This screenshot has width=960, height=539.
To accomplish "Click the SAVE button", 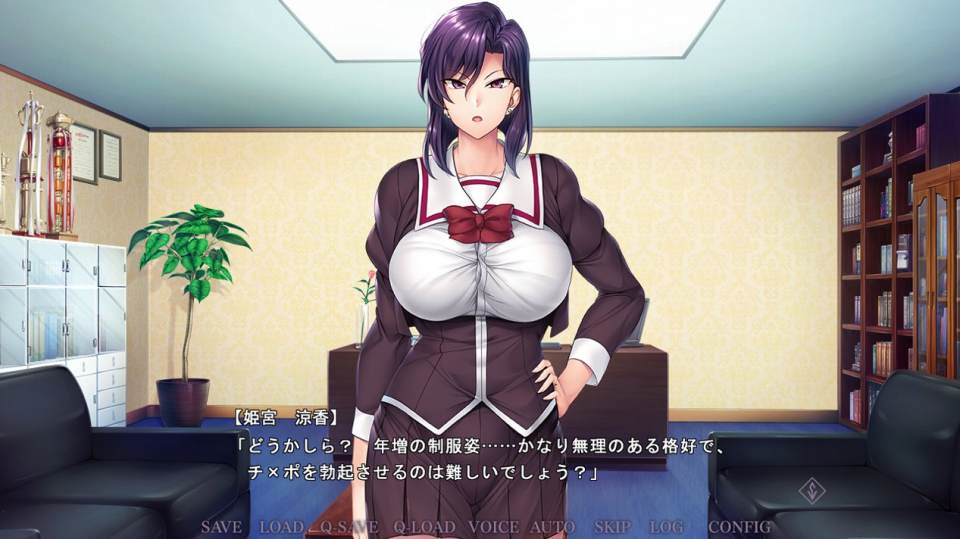I will point(221,526).
